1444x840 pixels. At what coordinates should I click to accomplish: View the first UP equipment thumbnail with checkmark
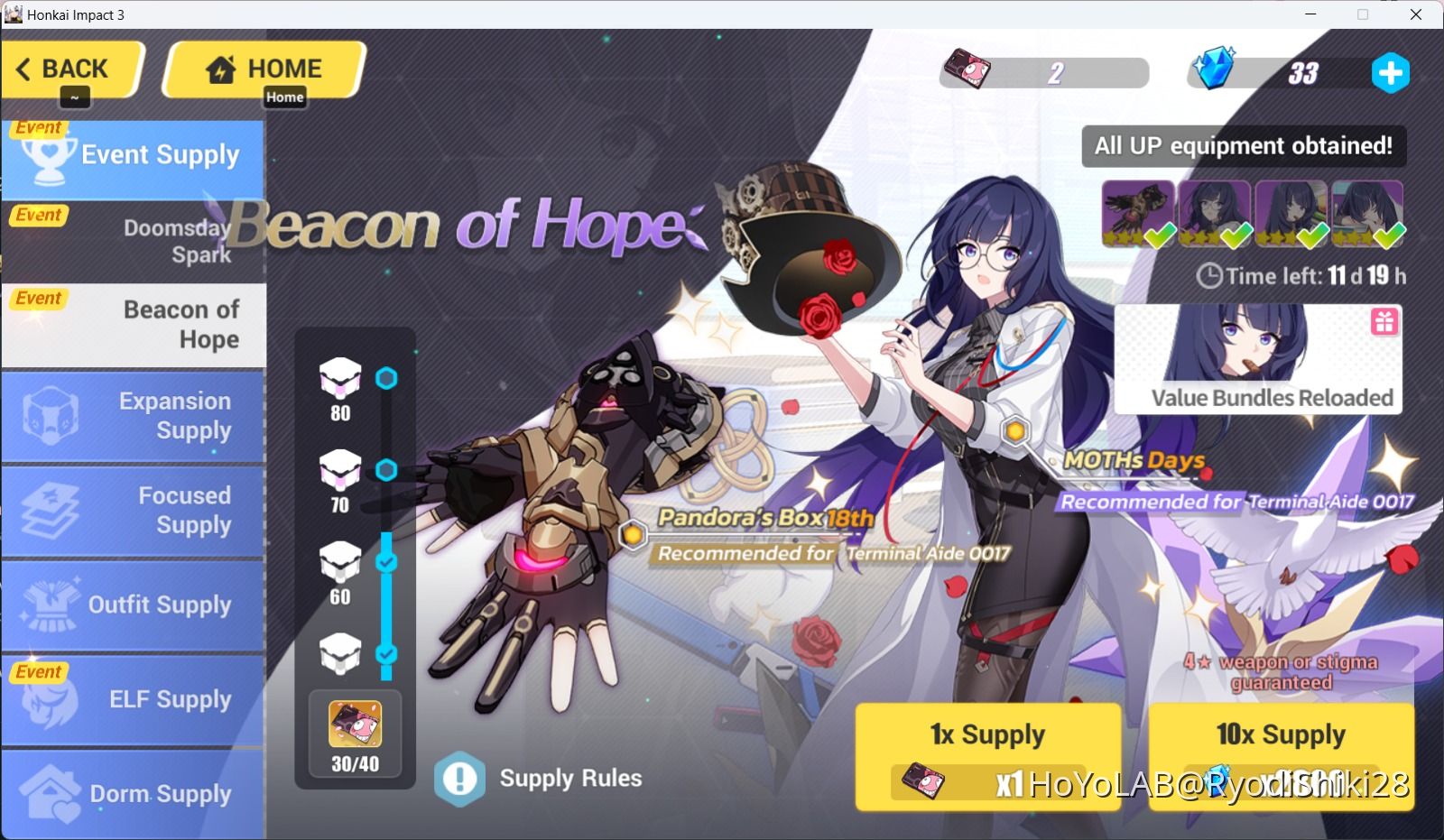pyautogui.click(x=1137, y=212)
